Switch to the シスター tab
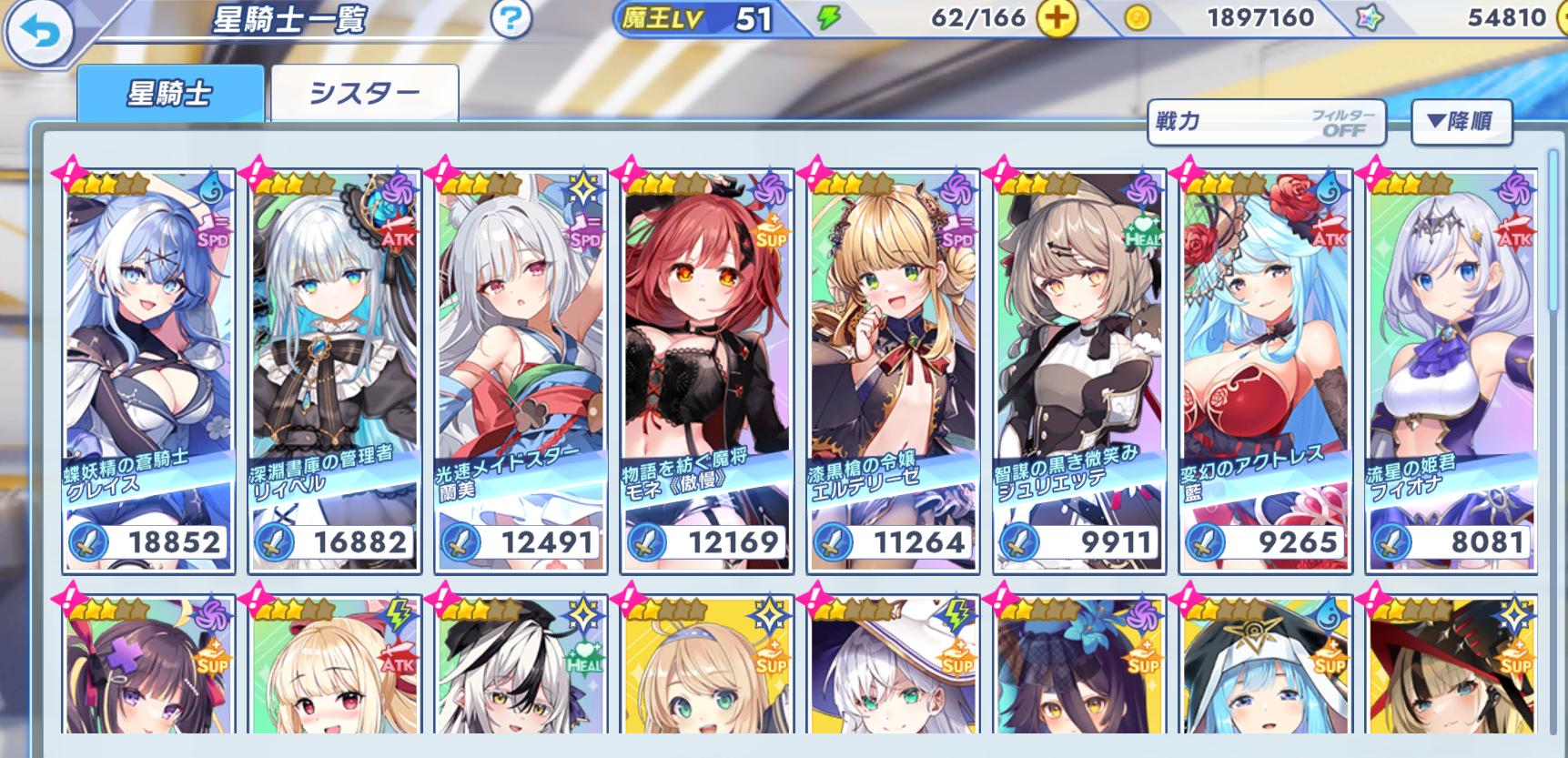Screen dimensions: 1568x758 [x=365, y=94]
